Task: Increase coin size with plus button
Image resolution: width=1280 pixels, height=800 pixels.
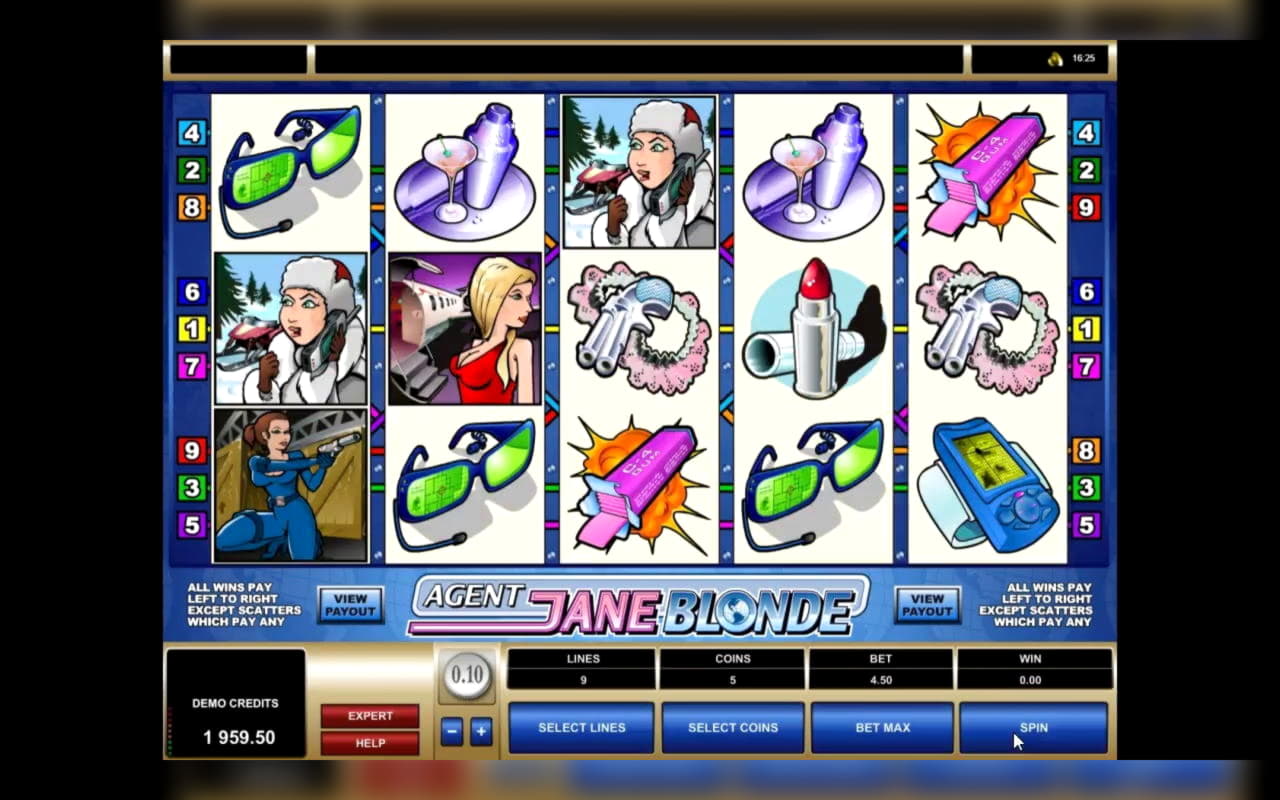Action: tap(481, 731)
